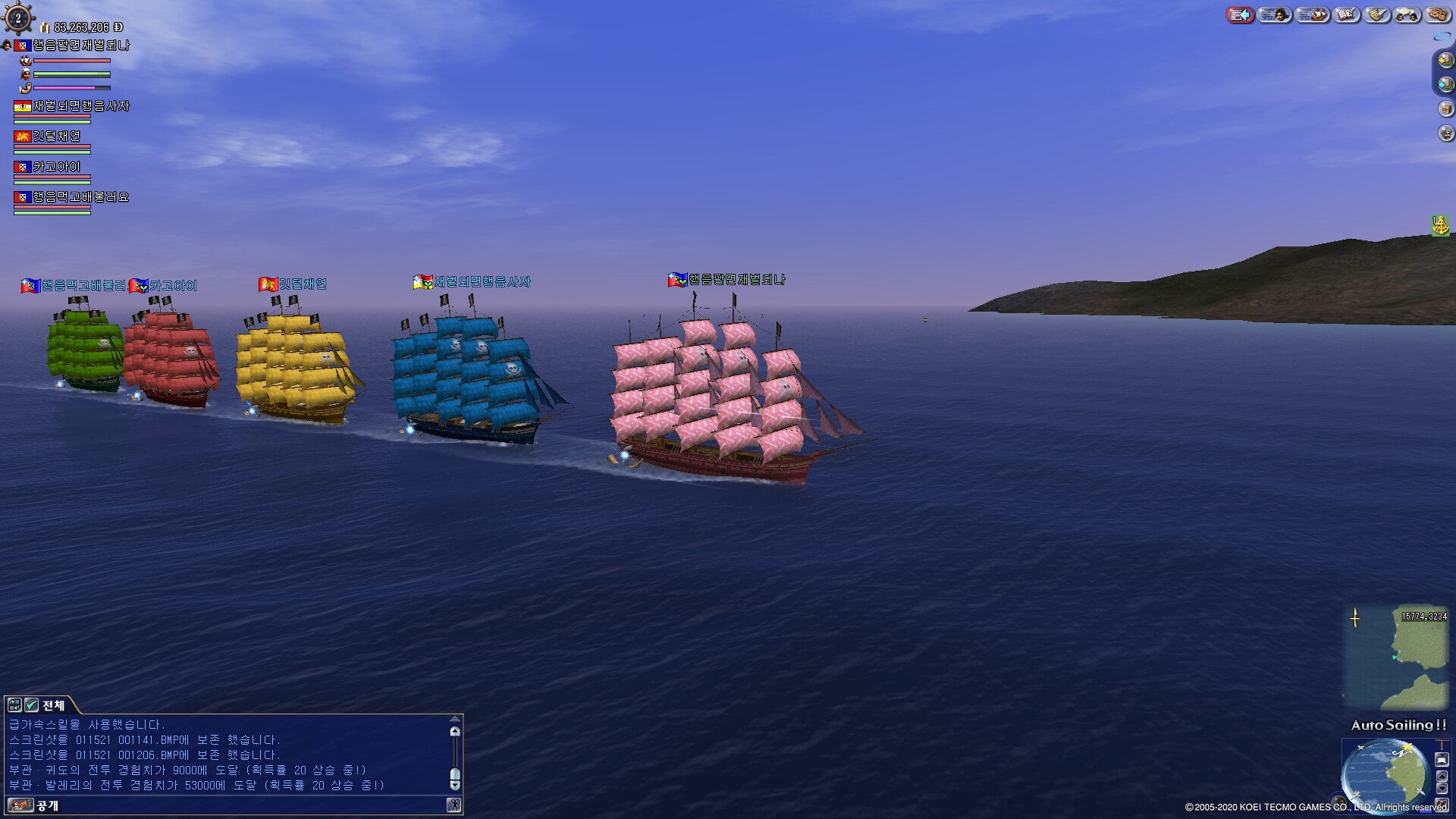Open the two-heads speech bubble button
1456x819 pixels.
point(1407,14)
